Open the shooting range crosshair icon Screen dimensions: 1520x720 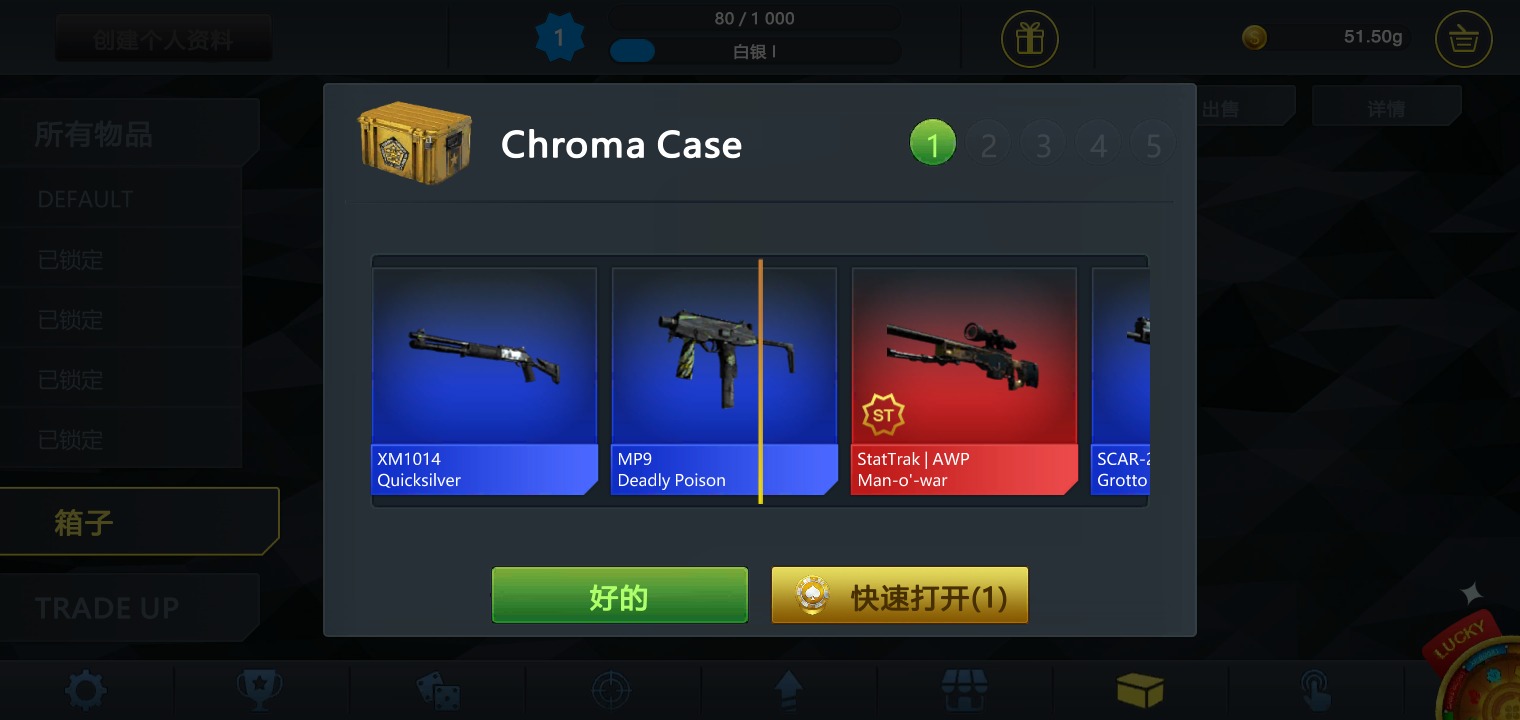pos(613,690)
